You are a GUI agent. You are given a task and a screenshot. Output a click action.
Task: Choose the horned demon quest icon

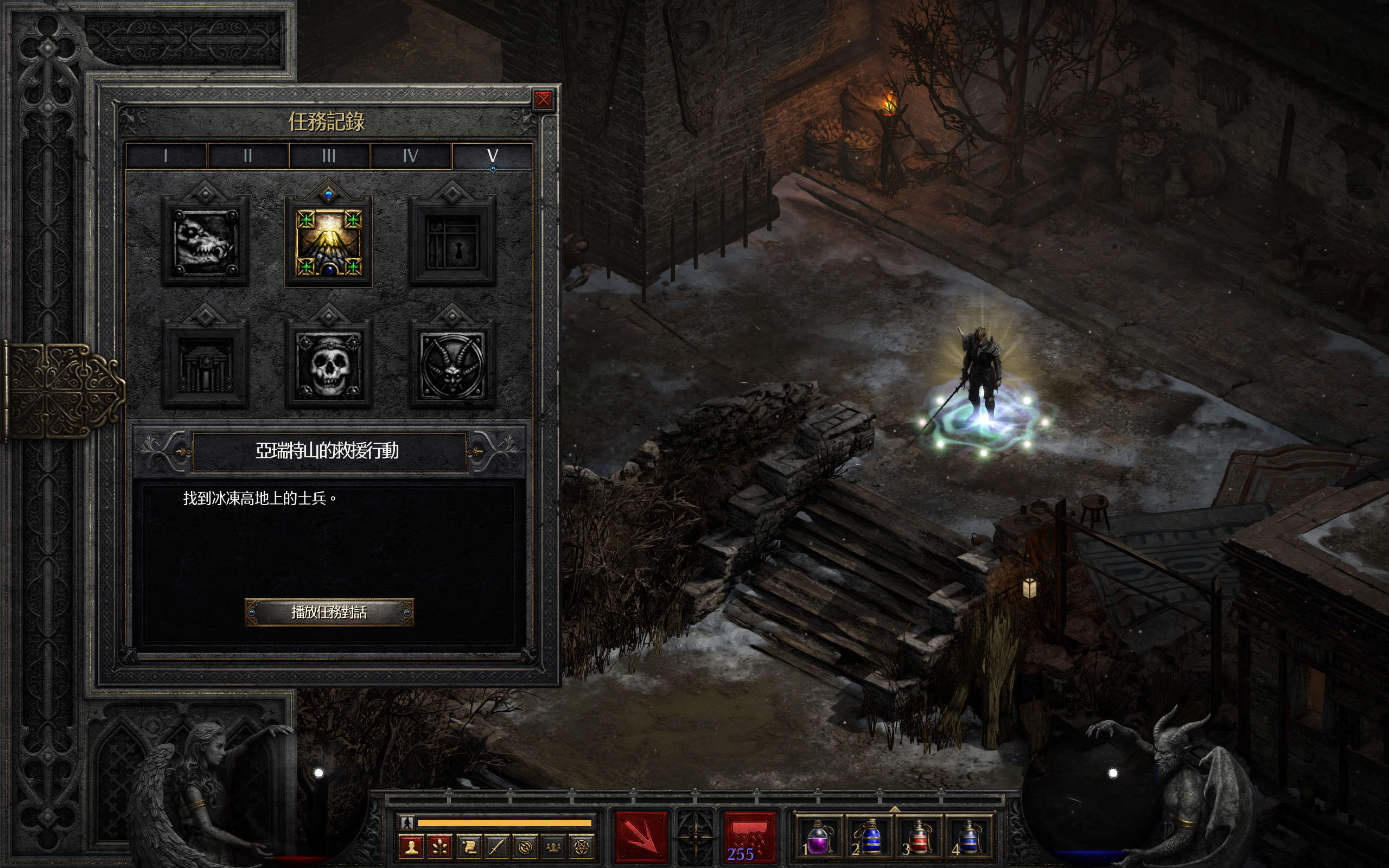coord(453,364)
